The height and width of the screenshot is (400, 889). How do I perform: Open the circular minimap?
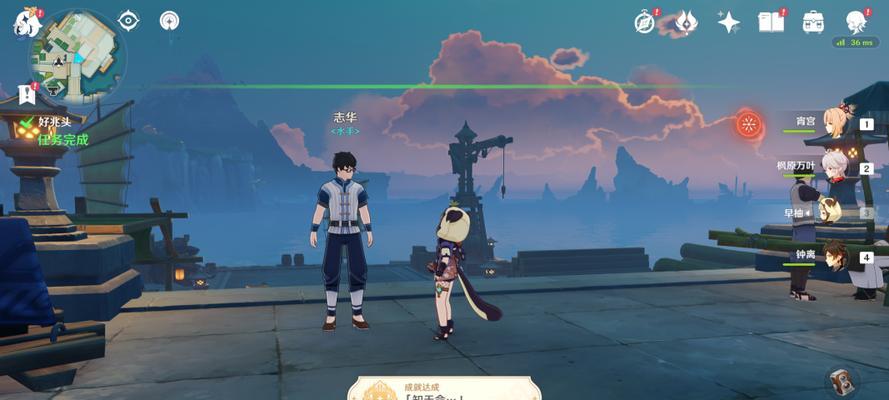pos(77,53)
